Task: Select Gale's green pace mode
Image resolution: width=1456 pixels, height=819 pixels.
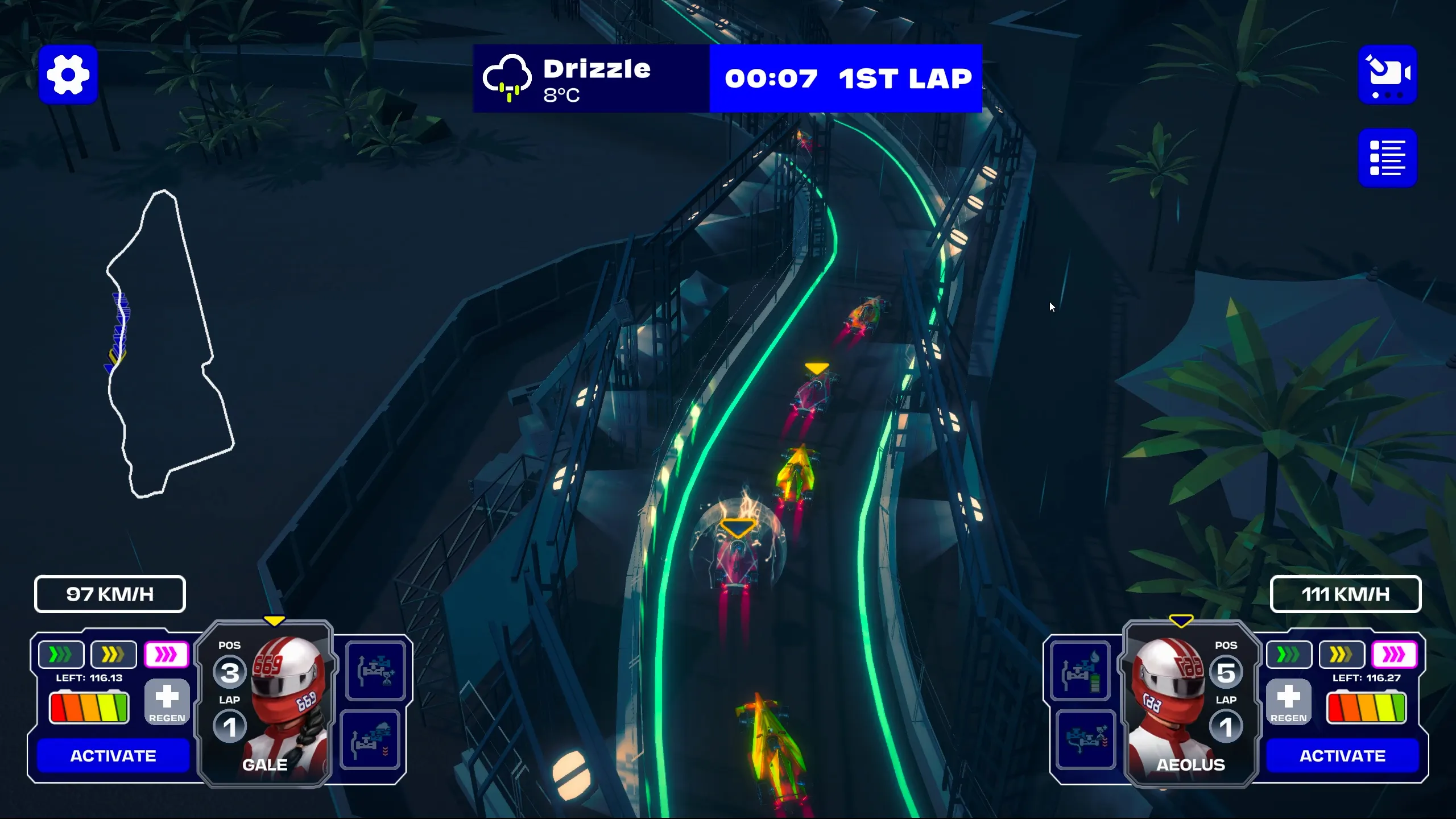Action: tap(61, 655)
